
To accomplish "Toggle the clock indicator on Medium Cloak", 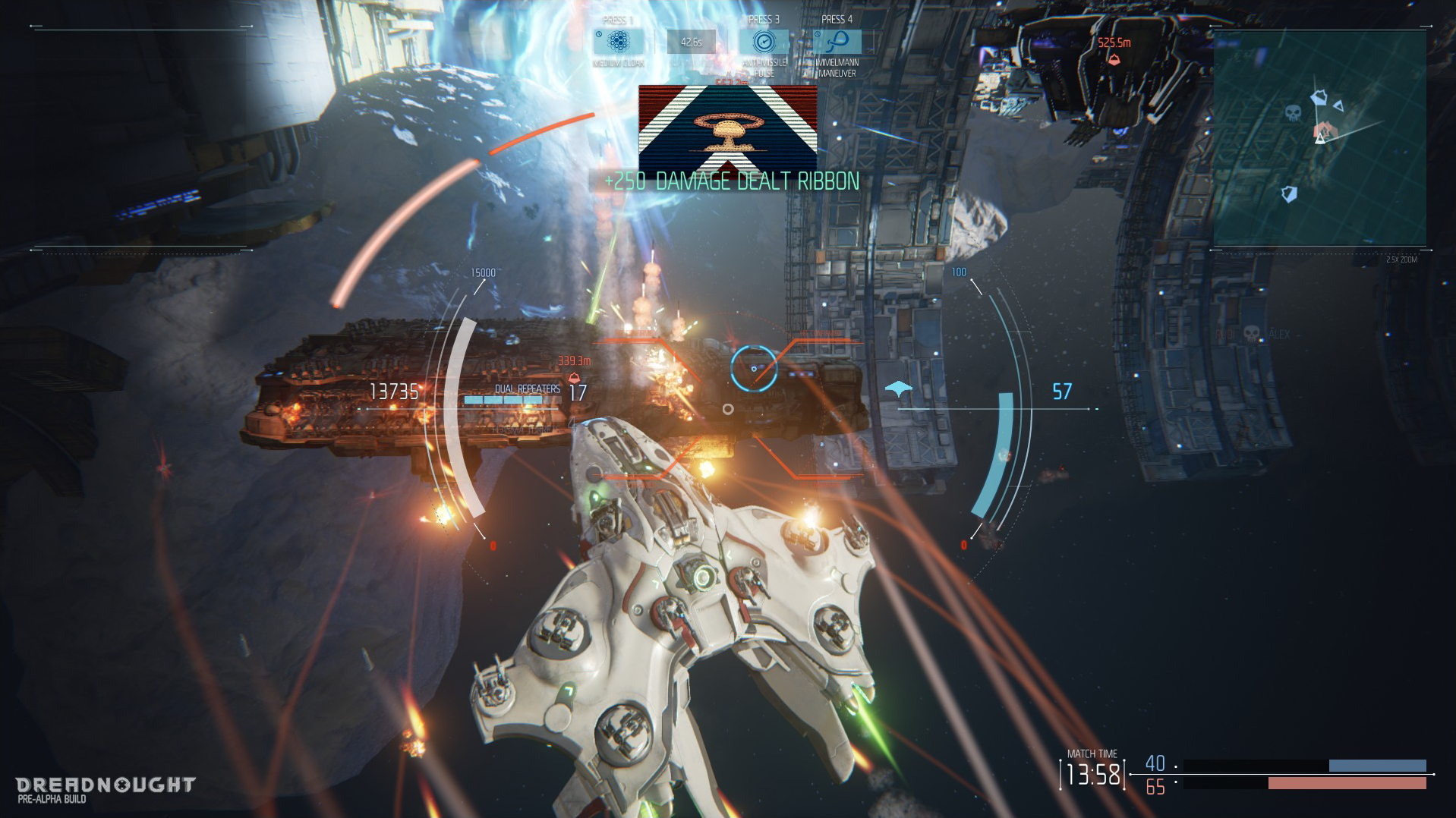I will click(x=599, y=33).
